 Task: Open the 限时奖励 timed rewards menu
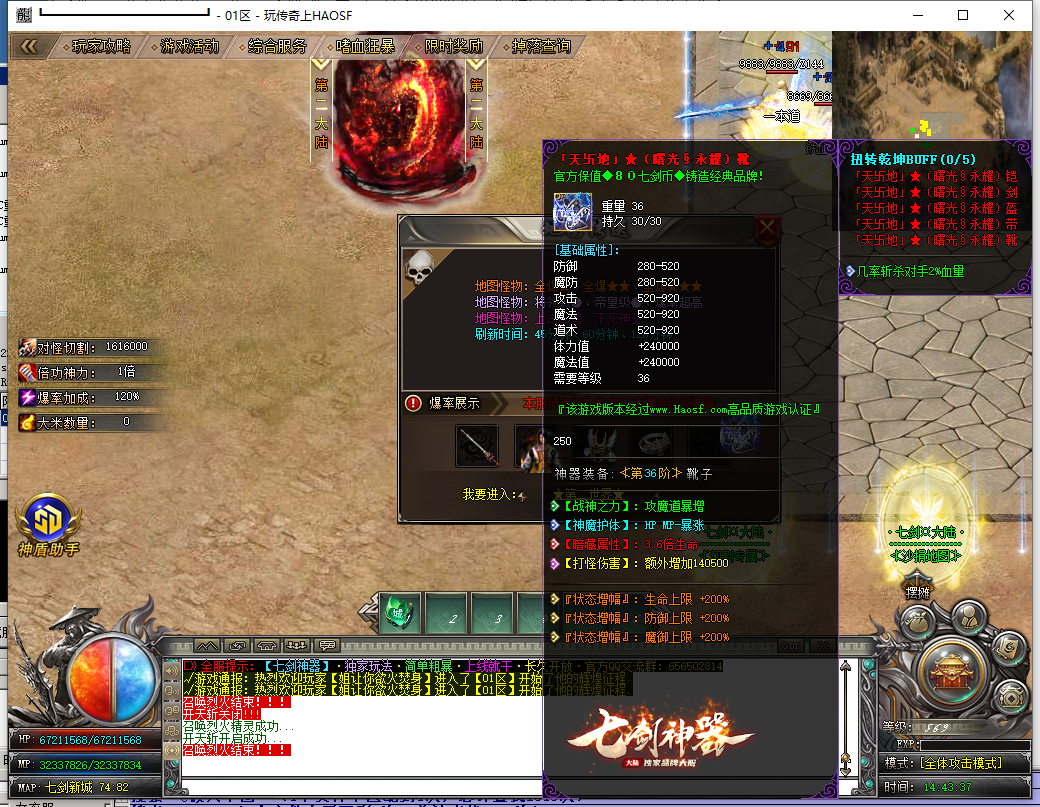point(453,46)
